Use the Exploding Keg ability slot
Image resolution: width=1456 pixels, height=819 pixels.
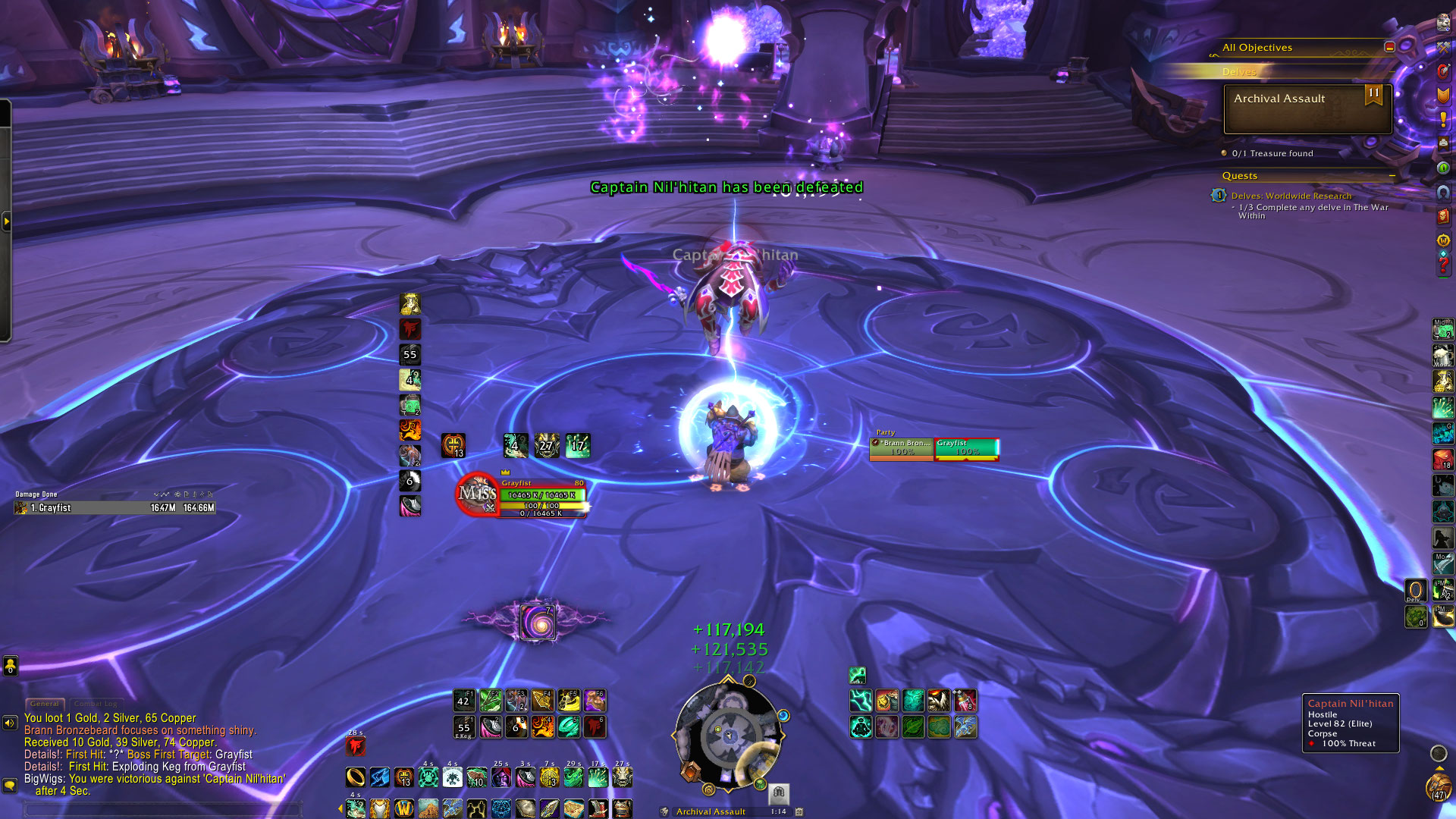[464, 726]
